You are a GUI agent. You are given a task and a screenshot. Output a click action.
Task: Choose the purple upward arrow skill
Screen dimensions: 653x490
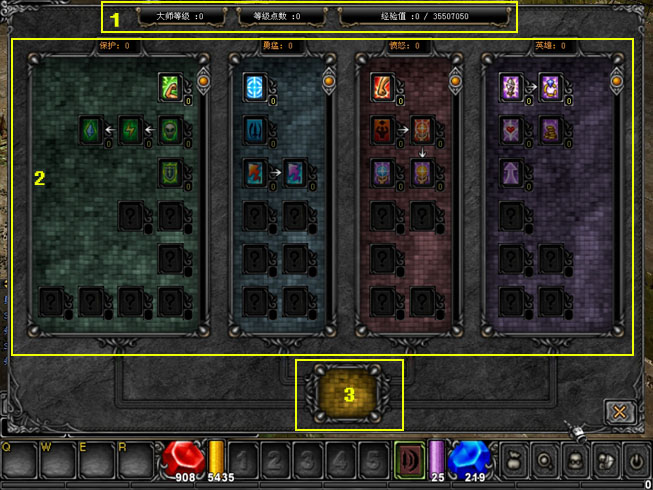[510, 172]
